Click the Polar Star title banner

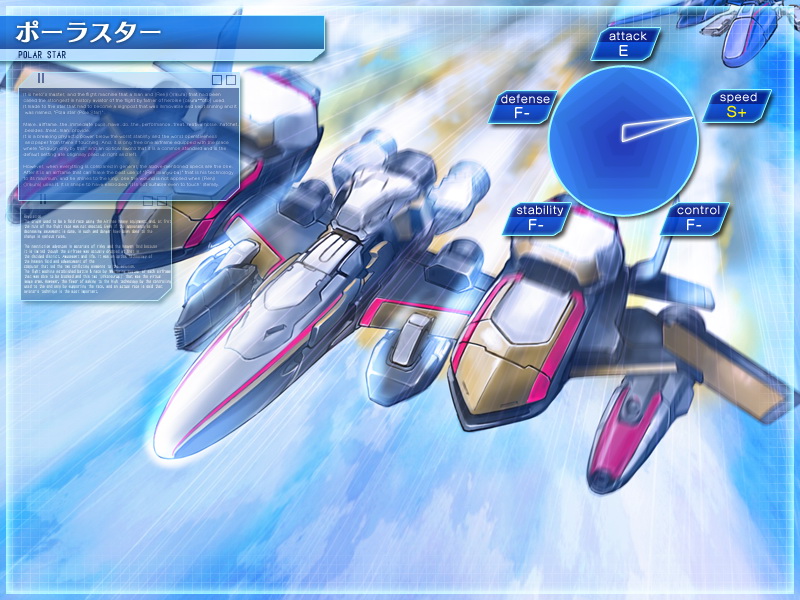(160, 35)
